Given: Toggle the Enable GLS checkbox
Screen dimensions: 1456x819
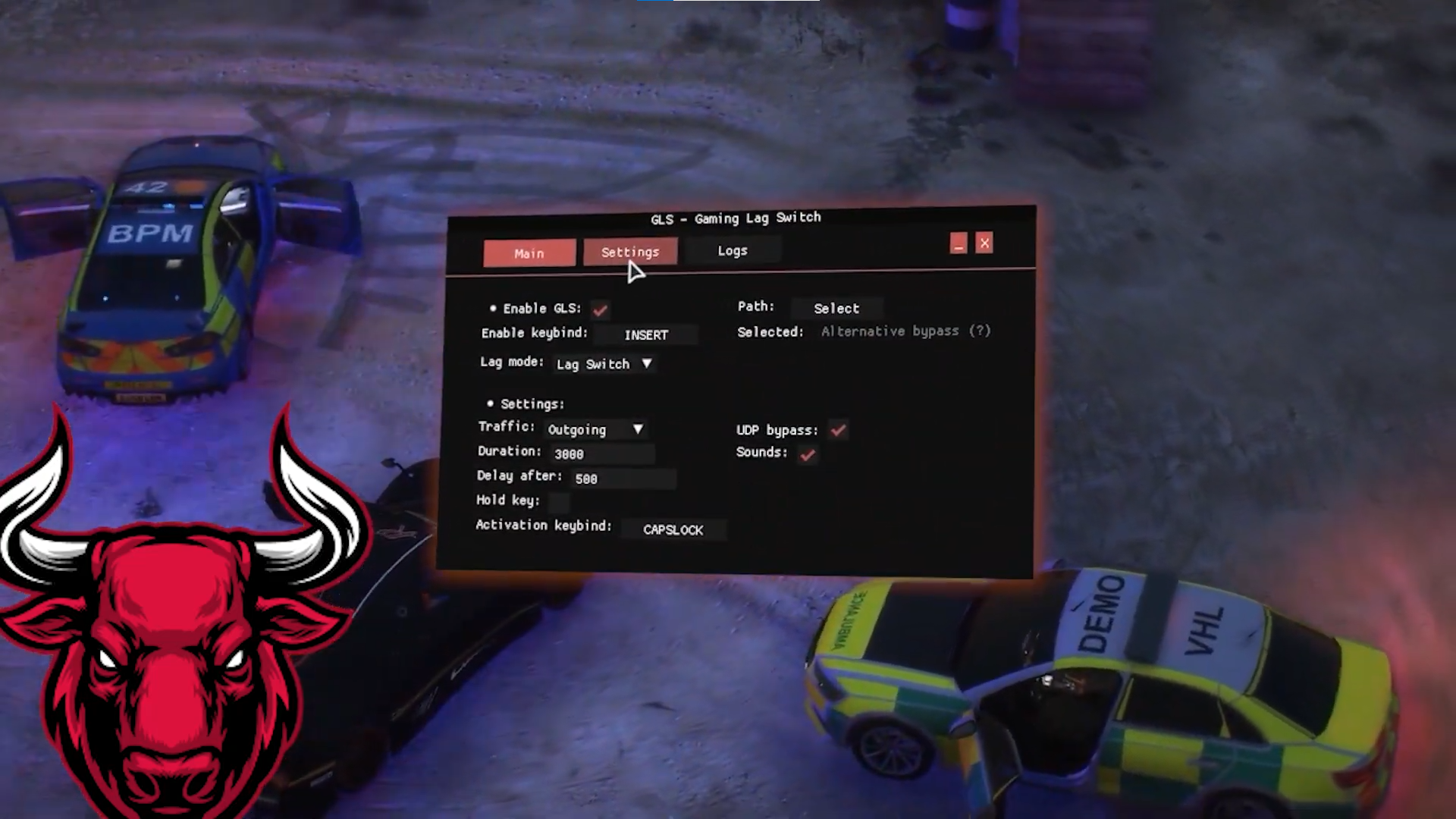Looking at the screenshot, I should coord(601,309).
